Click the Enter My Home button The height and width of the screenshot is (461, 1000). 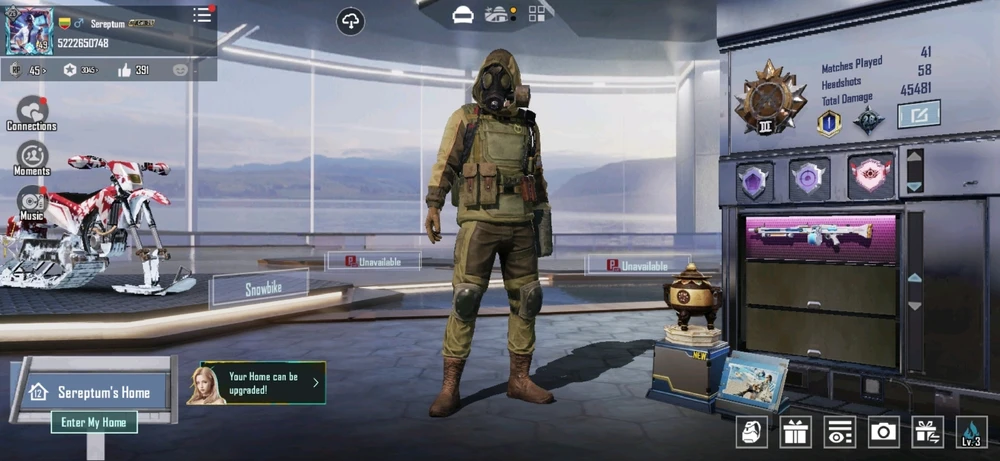[x=94, y=422]
